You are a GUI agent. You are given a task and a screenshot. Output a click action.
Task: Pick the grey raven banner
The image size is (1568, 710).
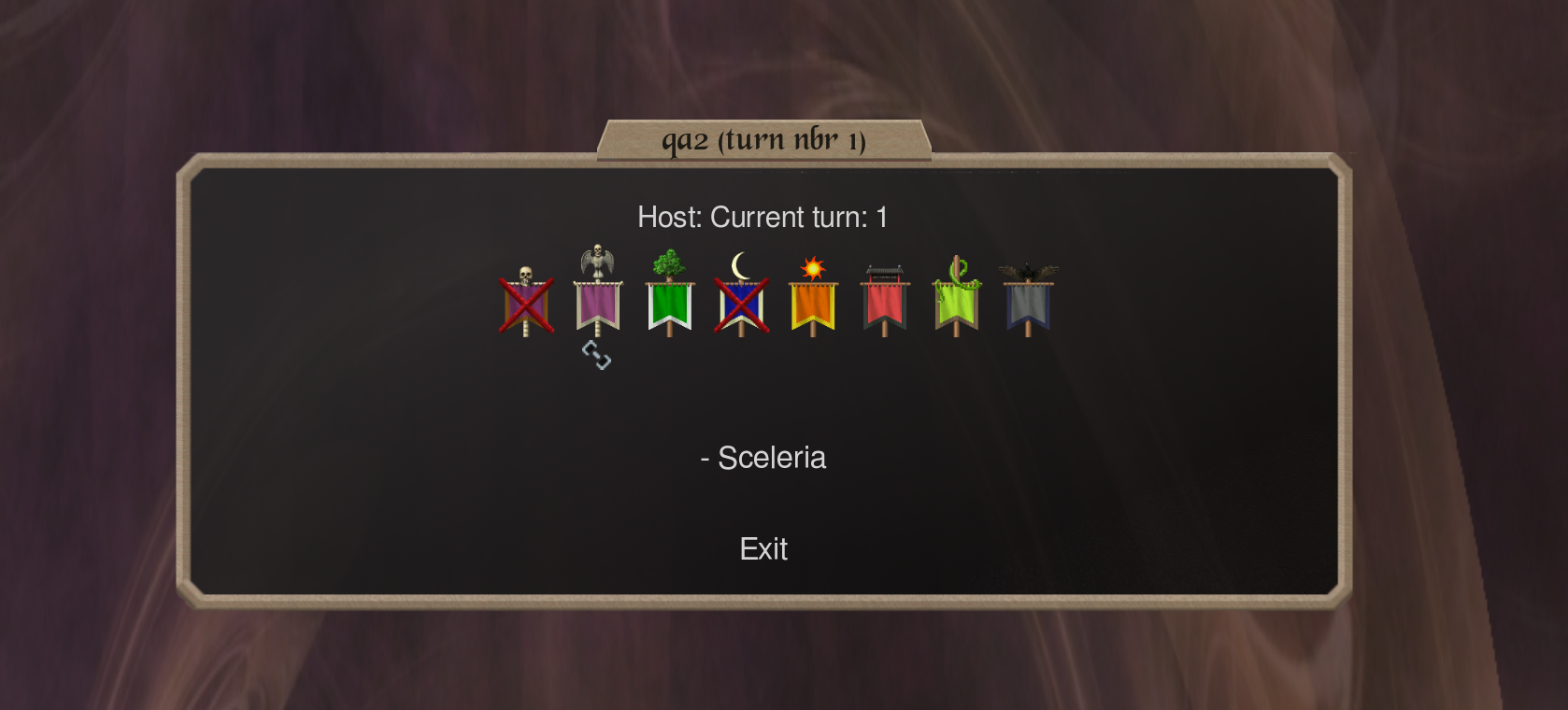[x=1028, y=303]
